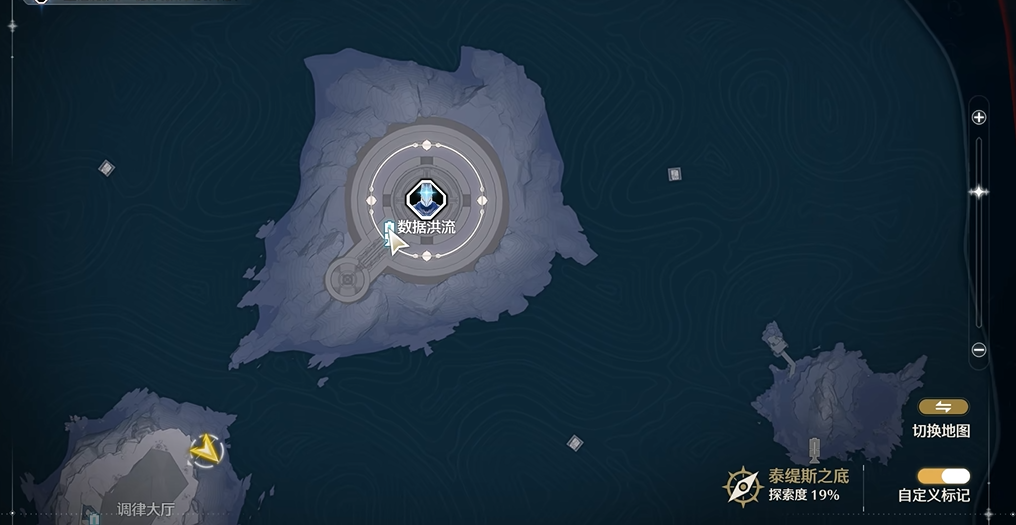Switch map with the 切换地图 button
Screen dimensions: 1016x525
pyautogui.click(x=943, y=407)
